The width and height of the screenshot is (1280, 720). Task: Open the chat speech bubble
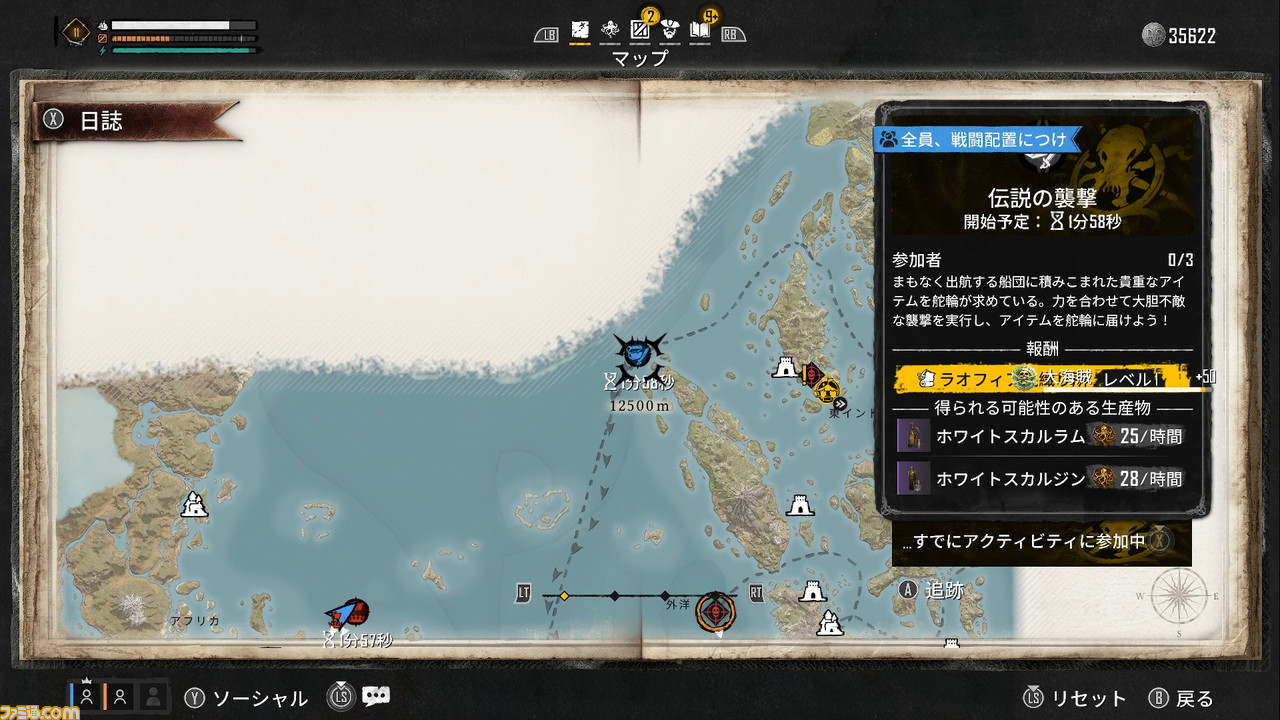[x=376, y=697]
